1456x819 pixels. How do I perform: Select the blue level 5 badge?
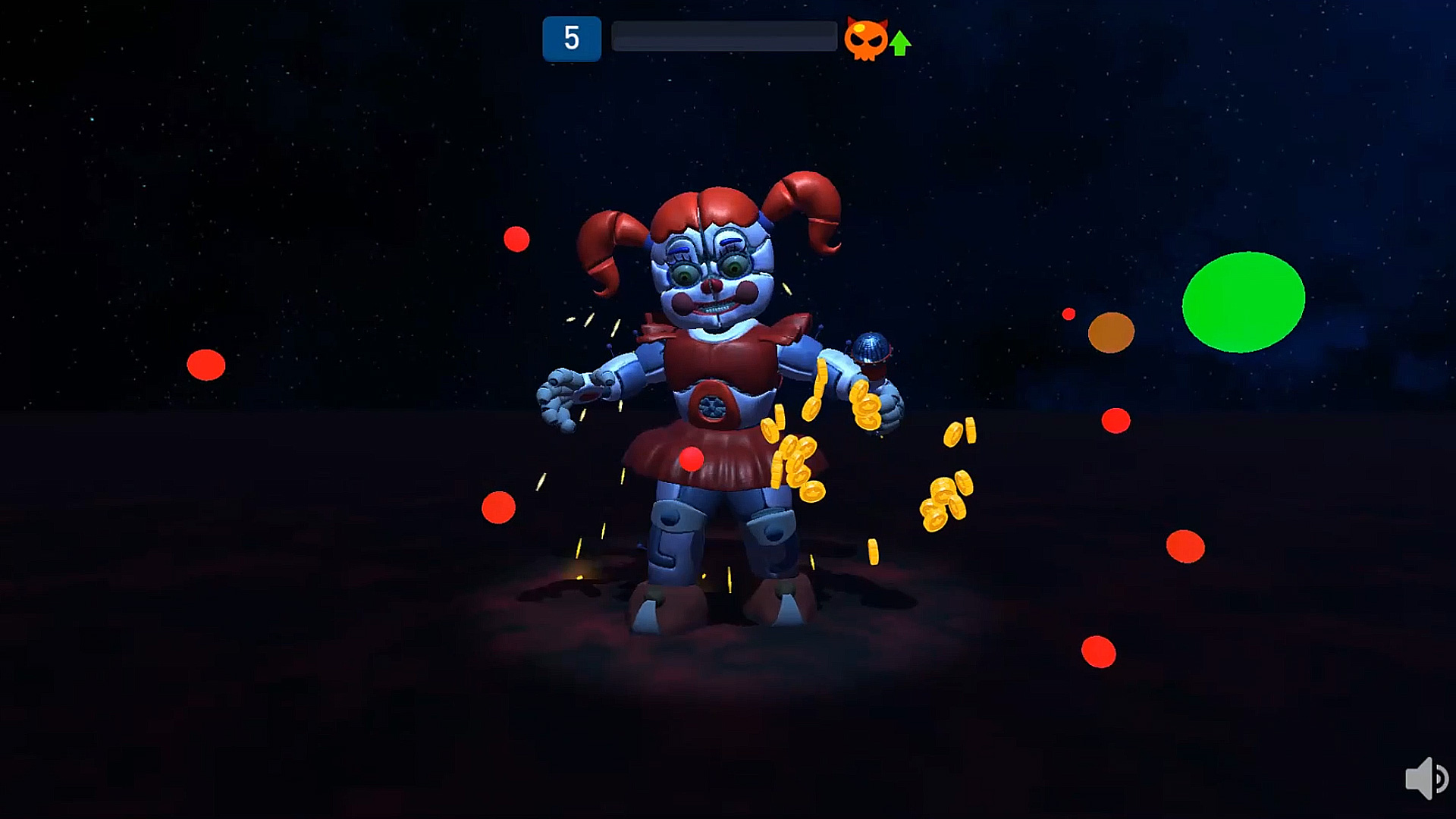pyautogui.click(x=572, y=37)
